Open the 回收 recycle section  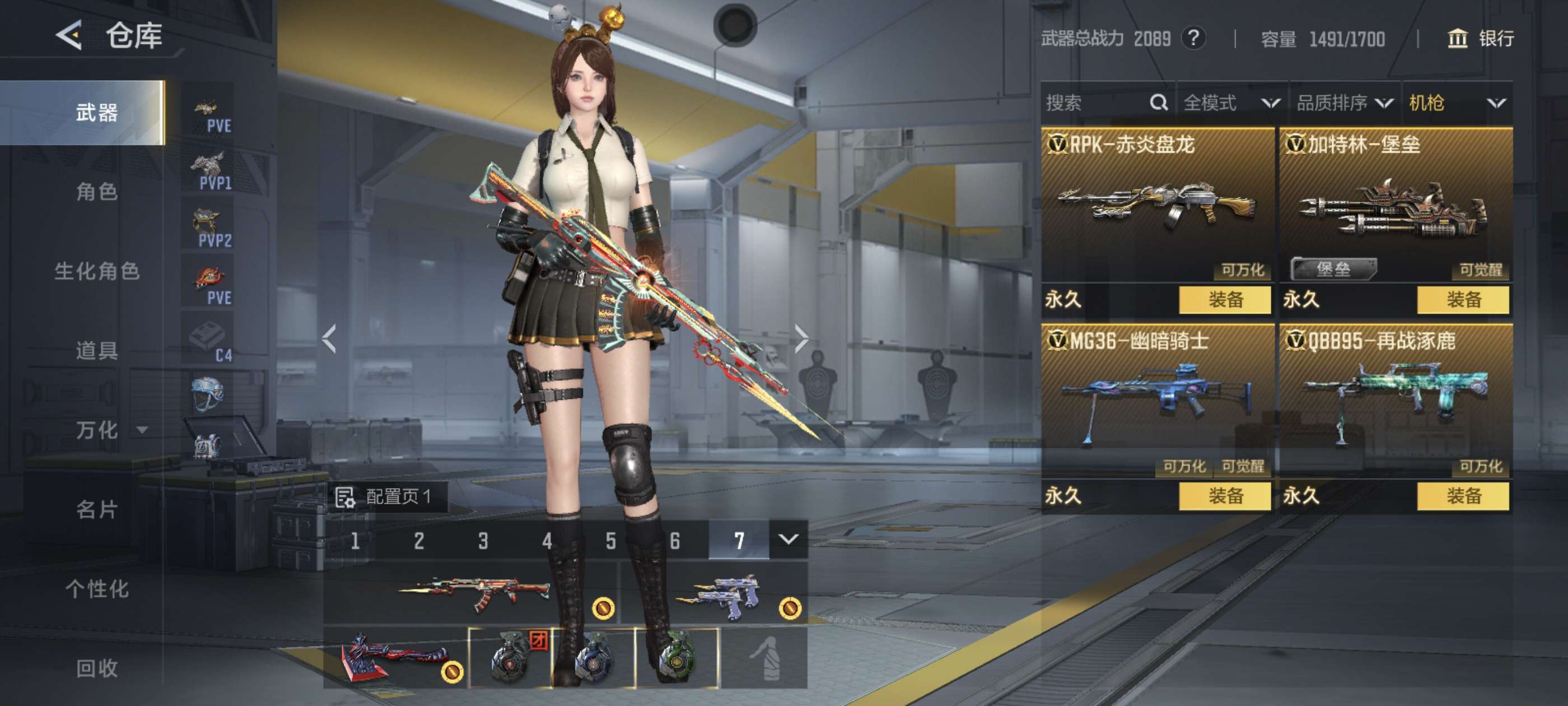pos(97,668)
